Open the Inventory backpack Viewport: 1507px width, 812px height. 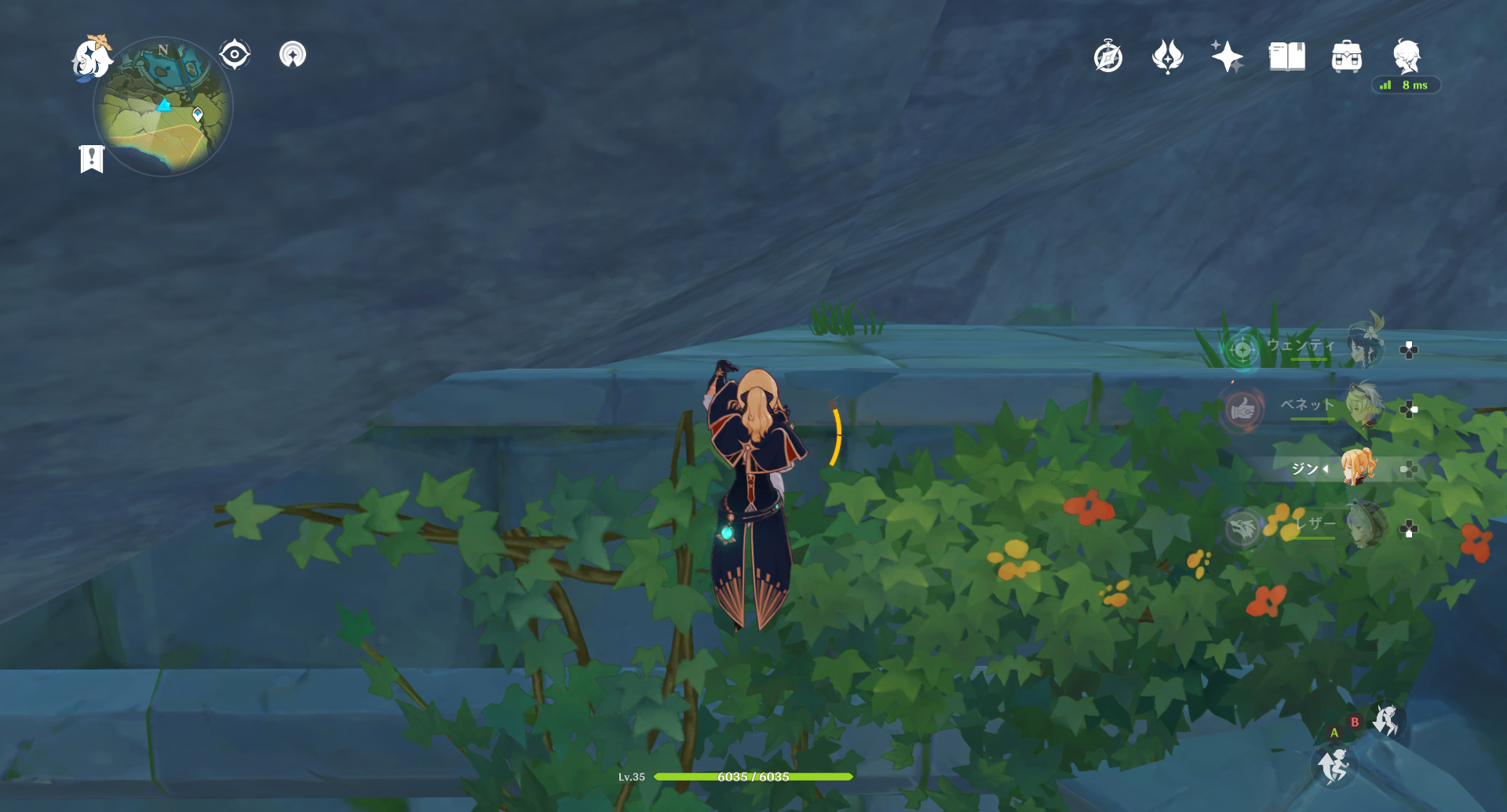(1347, 57)
